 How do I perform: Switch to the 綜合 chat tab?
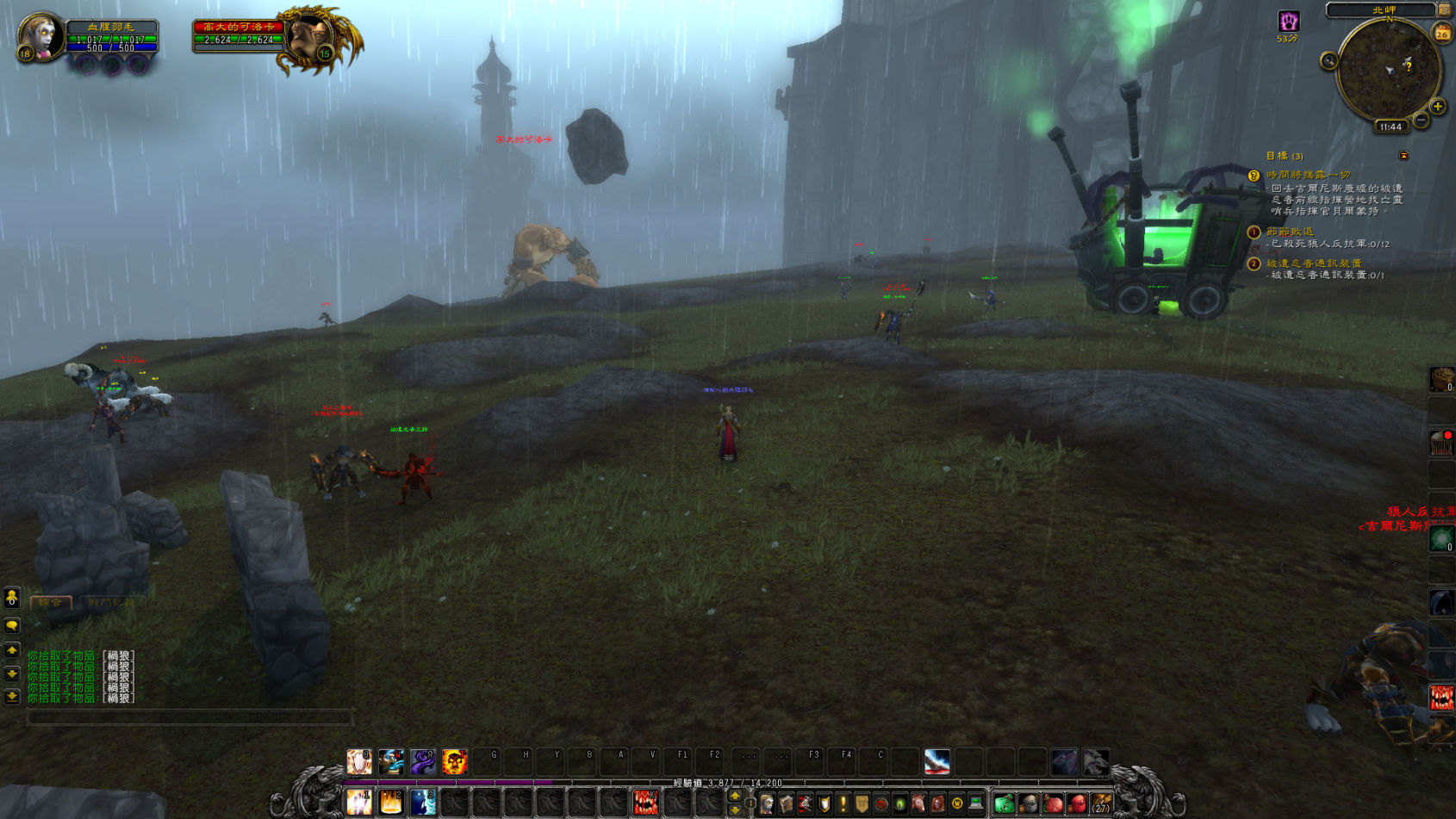[x=50, y=603]
